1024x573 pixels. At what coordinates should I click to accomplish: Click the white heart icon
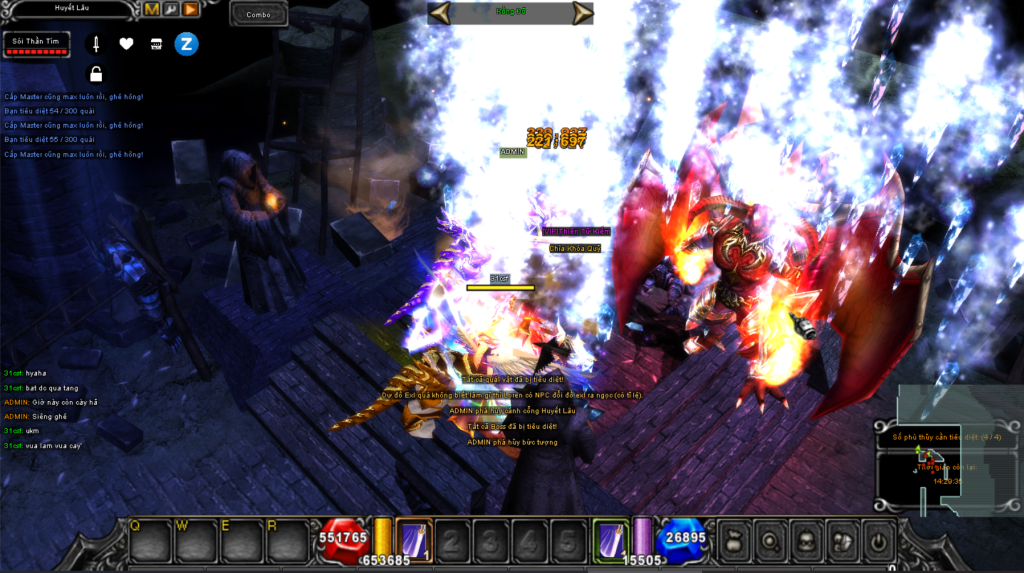click(126, 44)
